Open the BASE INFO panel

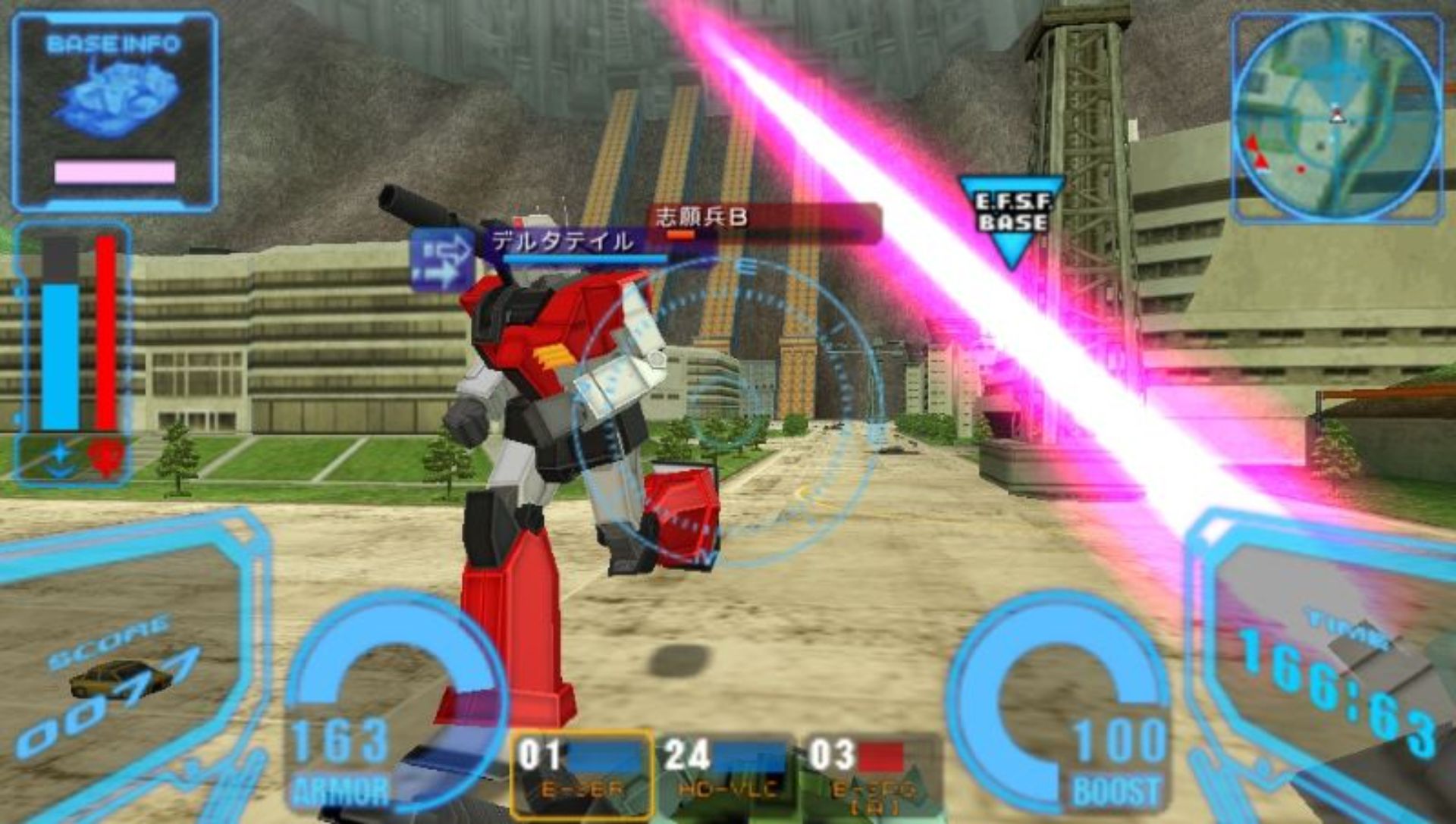(x=115, y=111)
